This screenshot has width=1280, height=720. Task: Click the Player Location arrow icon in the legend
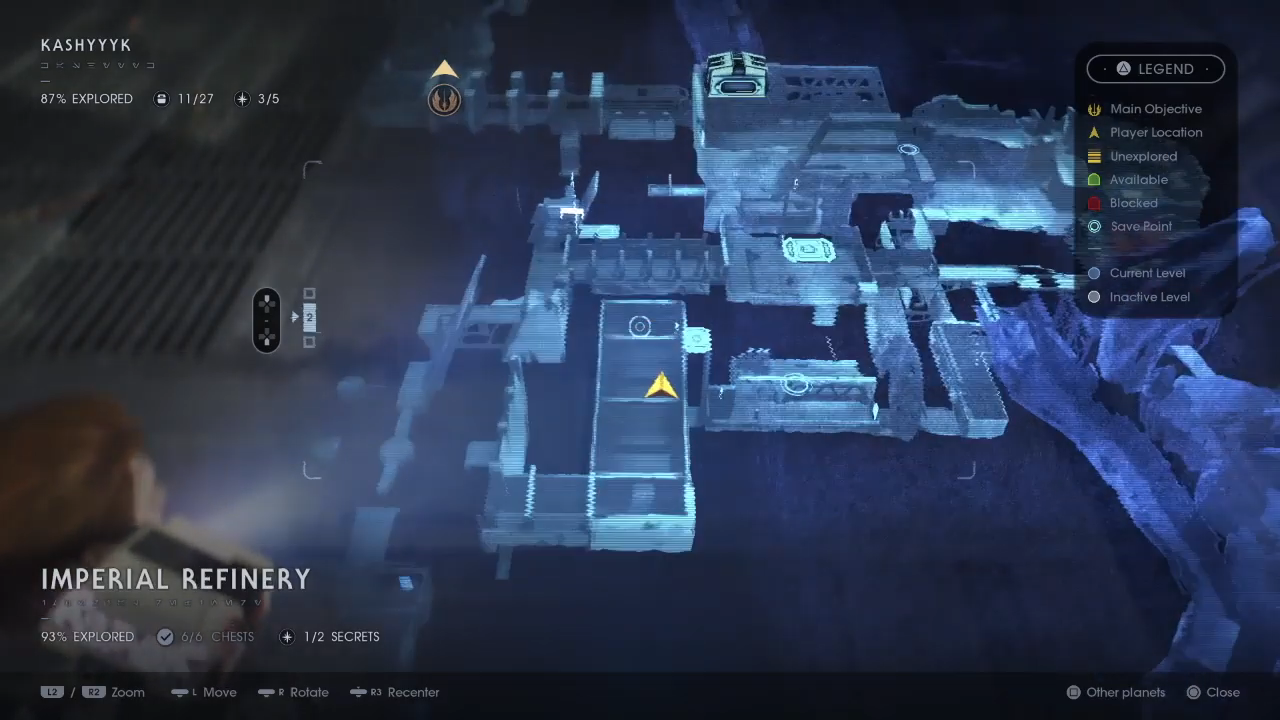click(1094, 132)
